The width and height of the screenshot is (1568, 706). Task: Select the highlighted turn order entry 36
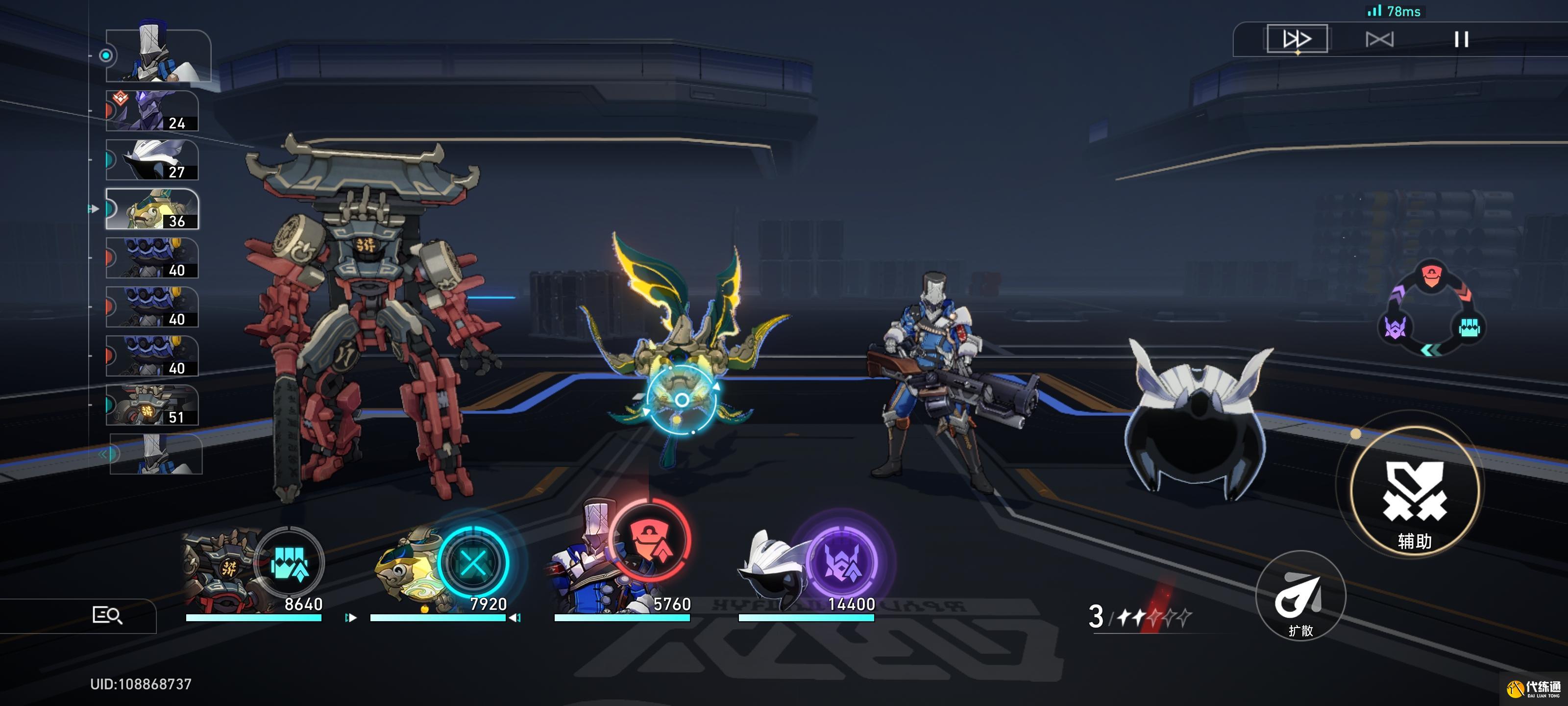pos(152,209)
